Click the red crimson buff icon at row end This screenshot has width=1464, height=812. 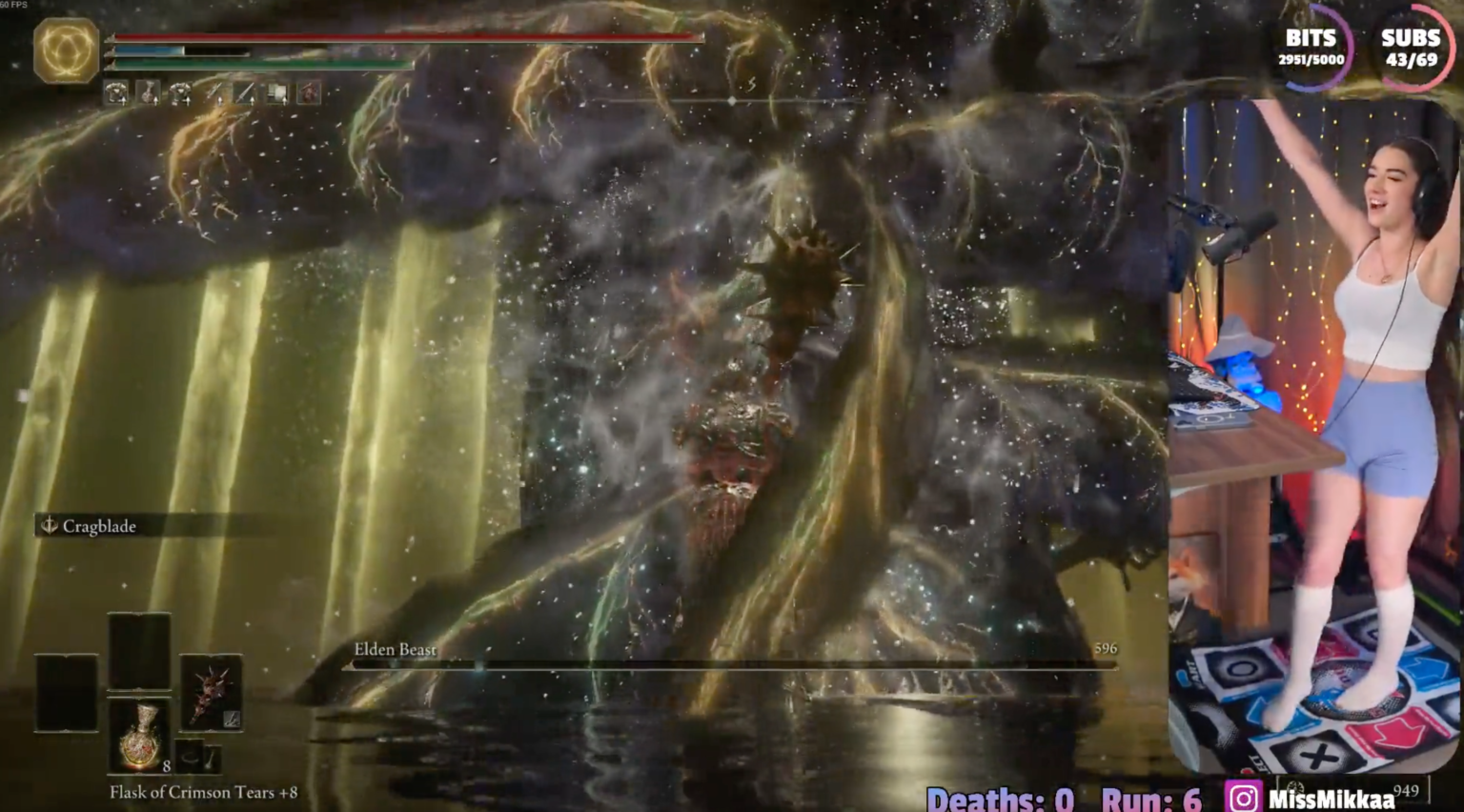308,92
